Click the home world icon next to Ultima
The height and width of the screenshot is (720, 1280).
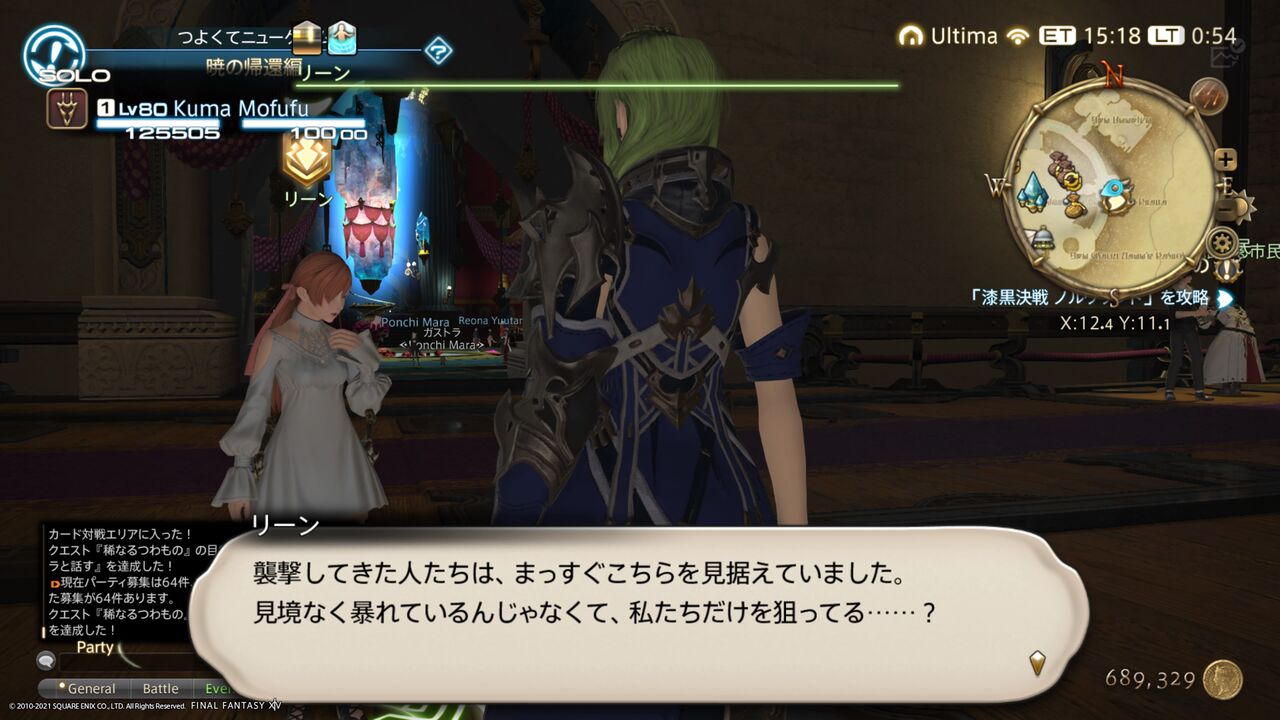[x=913, y=36]
